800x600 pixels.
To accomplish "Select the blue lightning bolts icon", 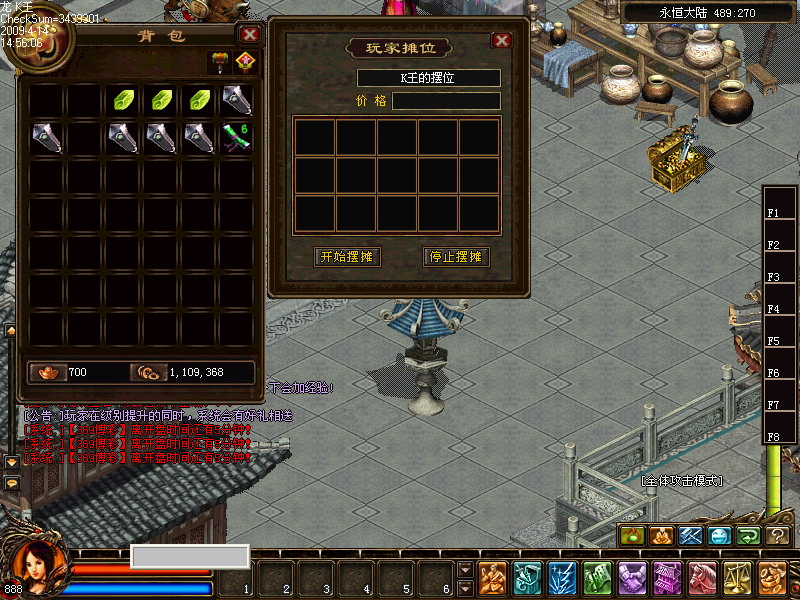I will pos(563,578).
